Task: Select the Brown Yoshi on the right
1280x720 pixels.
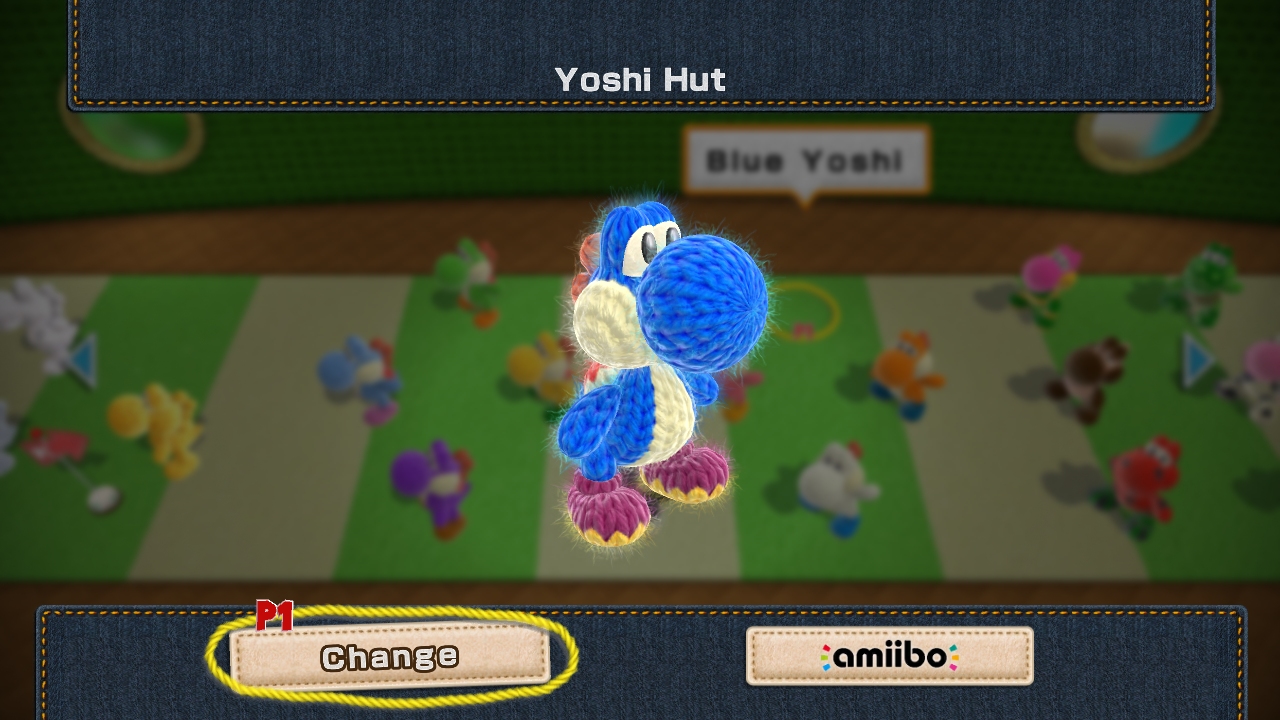Action: point(1090,370)
